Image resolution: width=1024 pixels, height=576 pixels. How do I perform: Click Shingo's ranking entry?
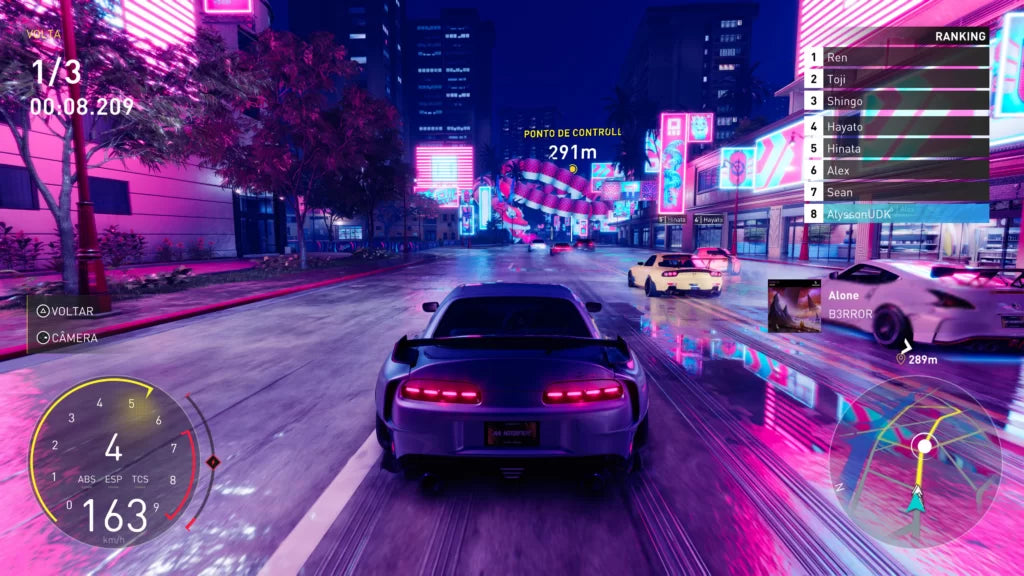(897, 101)
